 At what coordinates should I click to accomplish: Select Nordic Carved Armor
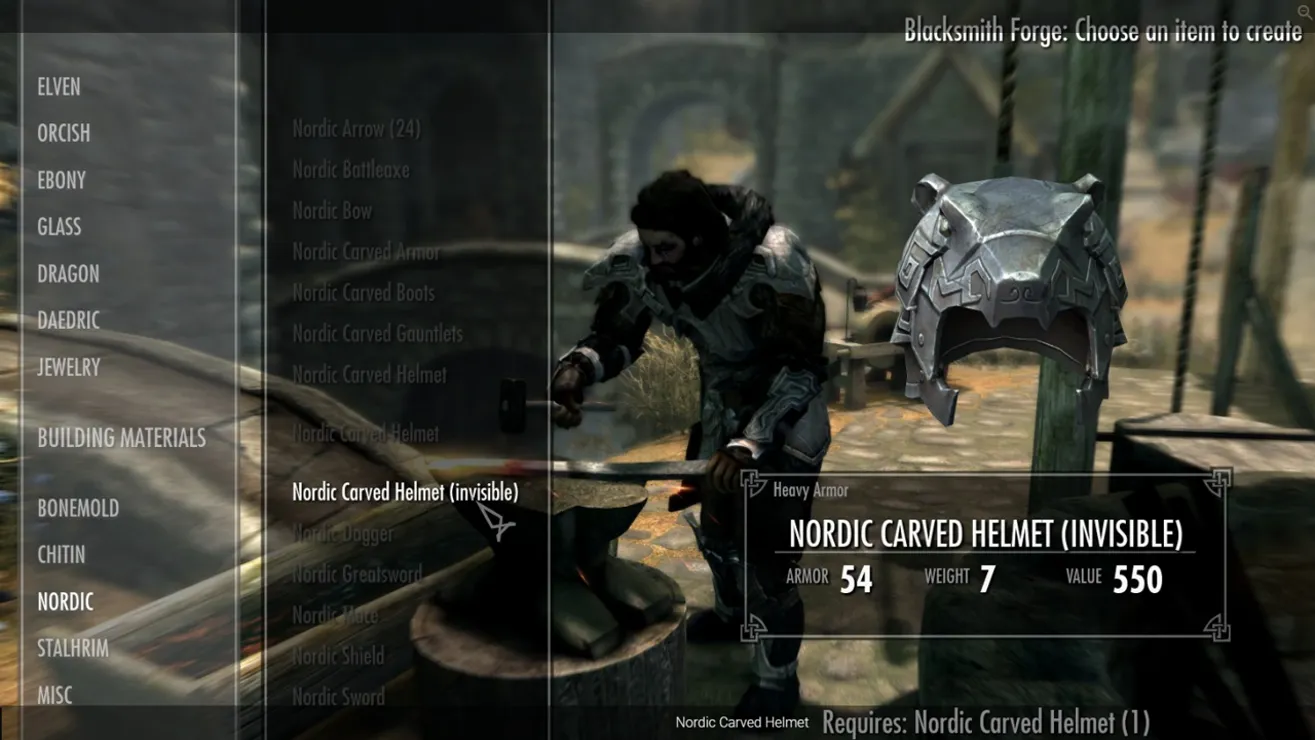364,252
